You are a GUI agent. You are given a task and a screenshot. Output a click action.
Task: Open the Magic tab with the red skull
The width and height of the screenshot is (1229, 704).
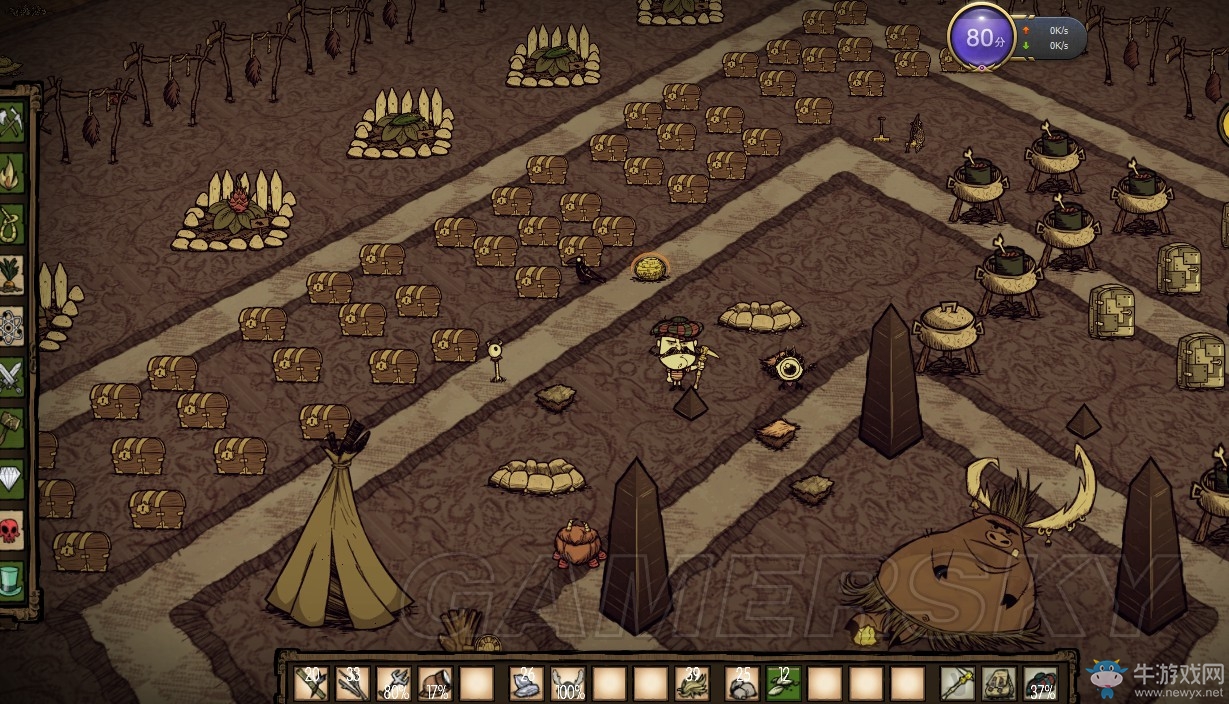(13, 529)
